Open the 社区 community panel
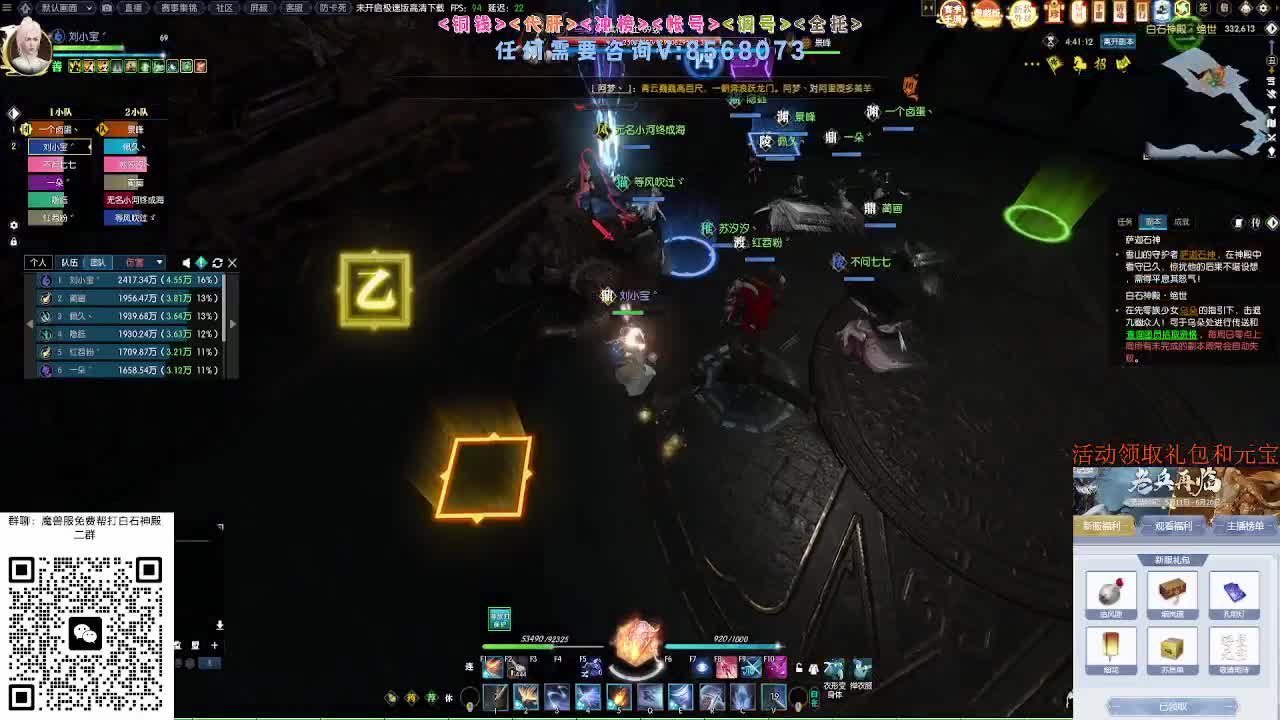This screenshot has height=720, width=1280. coord(225,8)
